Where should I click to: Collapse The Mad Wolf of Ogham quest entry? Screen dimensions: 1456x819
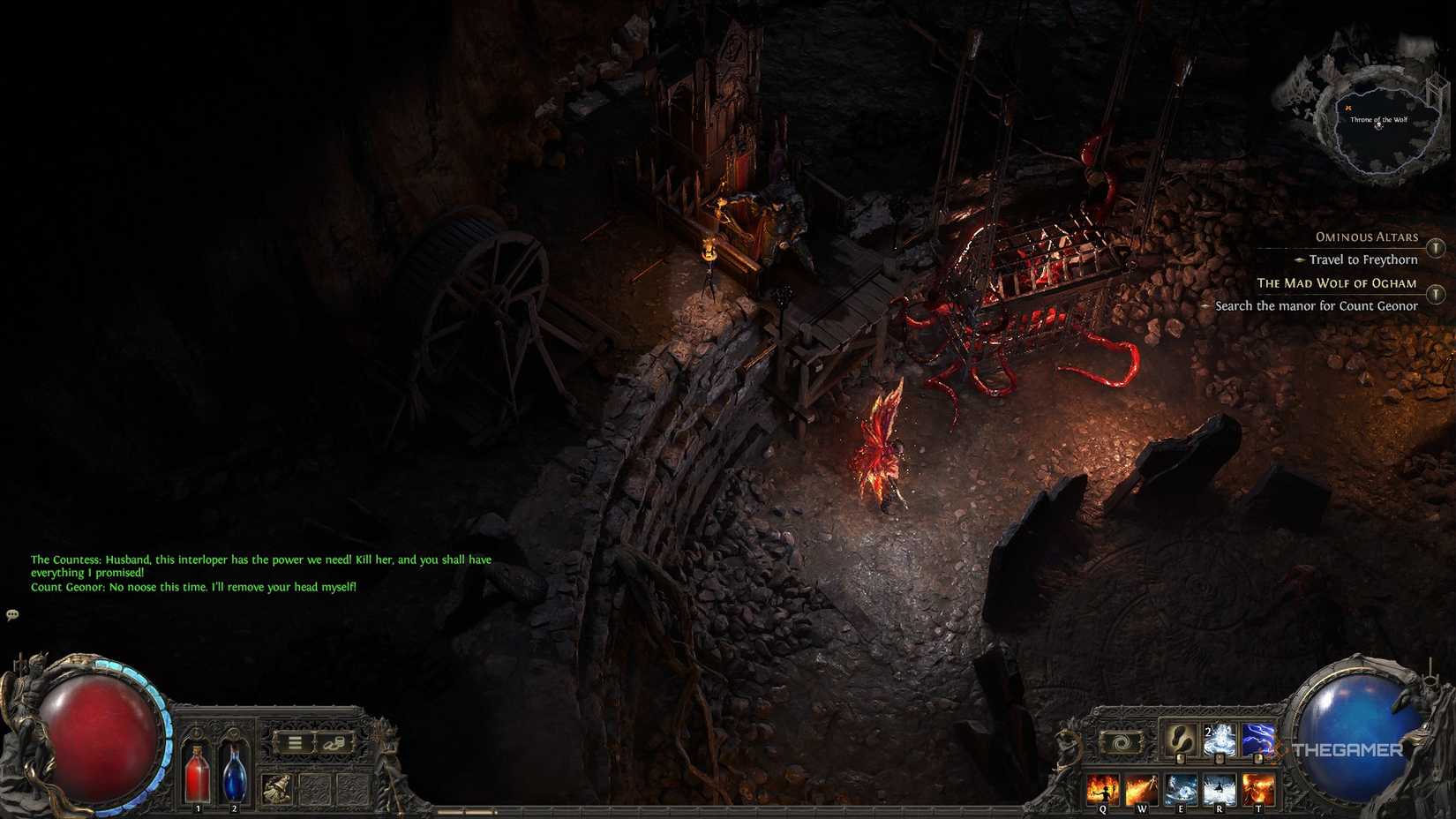[x=1336, y=283]
